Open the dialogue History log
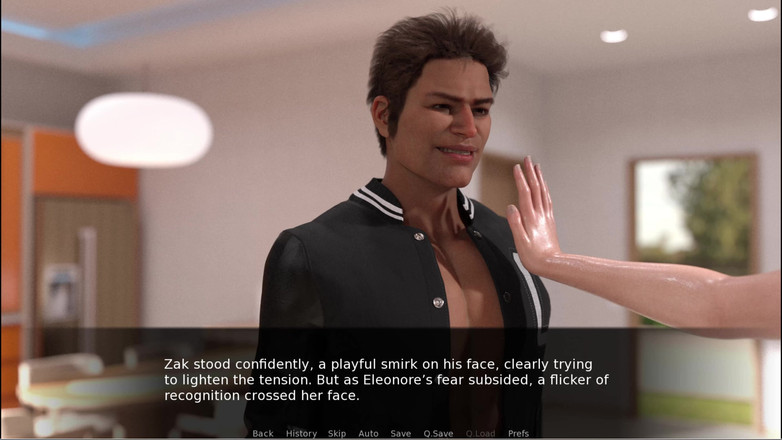Screen dimensions: 782x440 pyautogui.click(x=301, y=433)
